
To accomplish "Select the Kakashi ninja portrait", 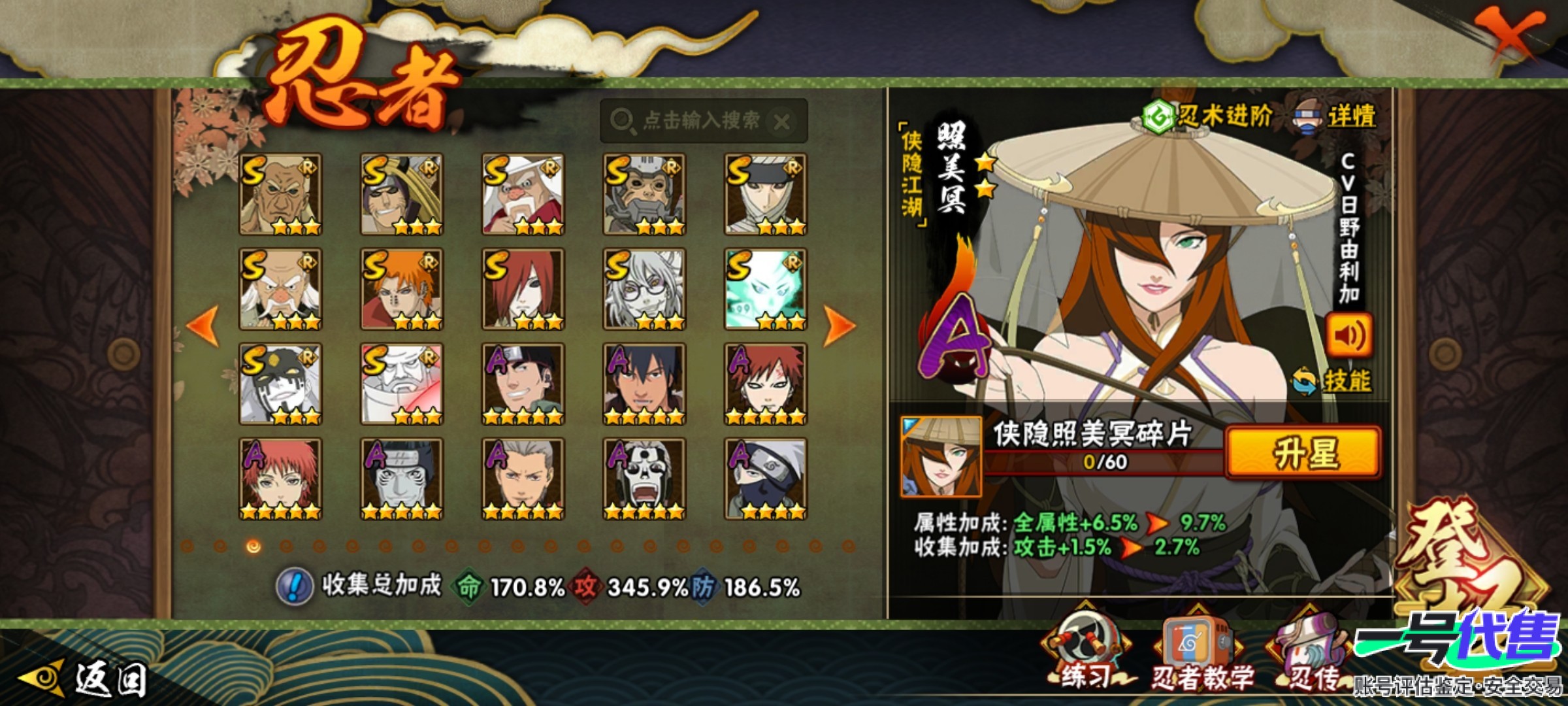I will pos(765,479).
